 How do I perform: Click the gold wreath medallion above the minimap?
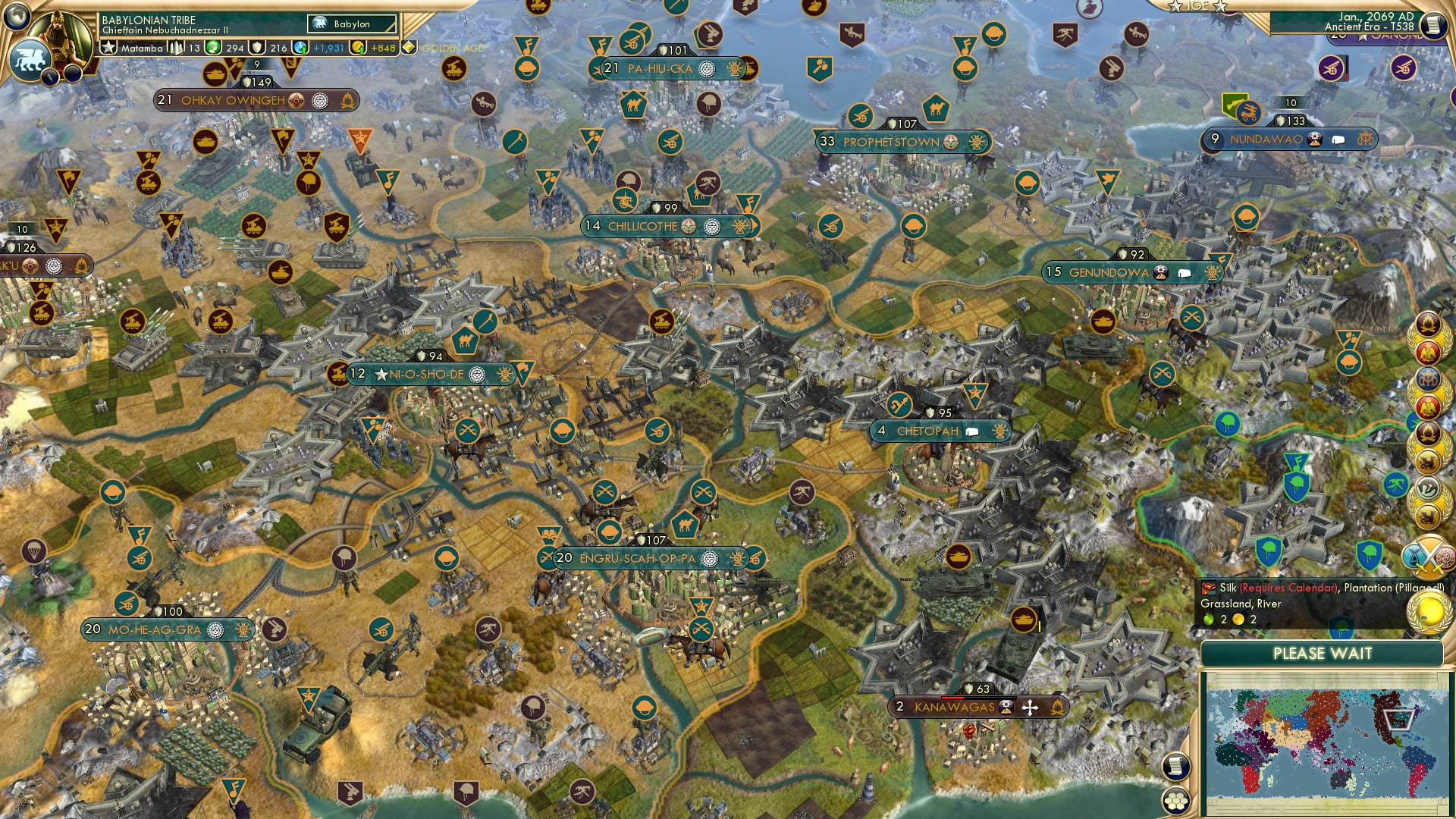point(1428,610)
